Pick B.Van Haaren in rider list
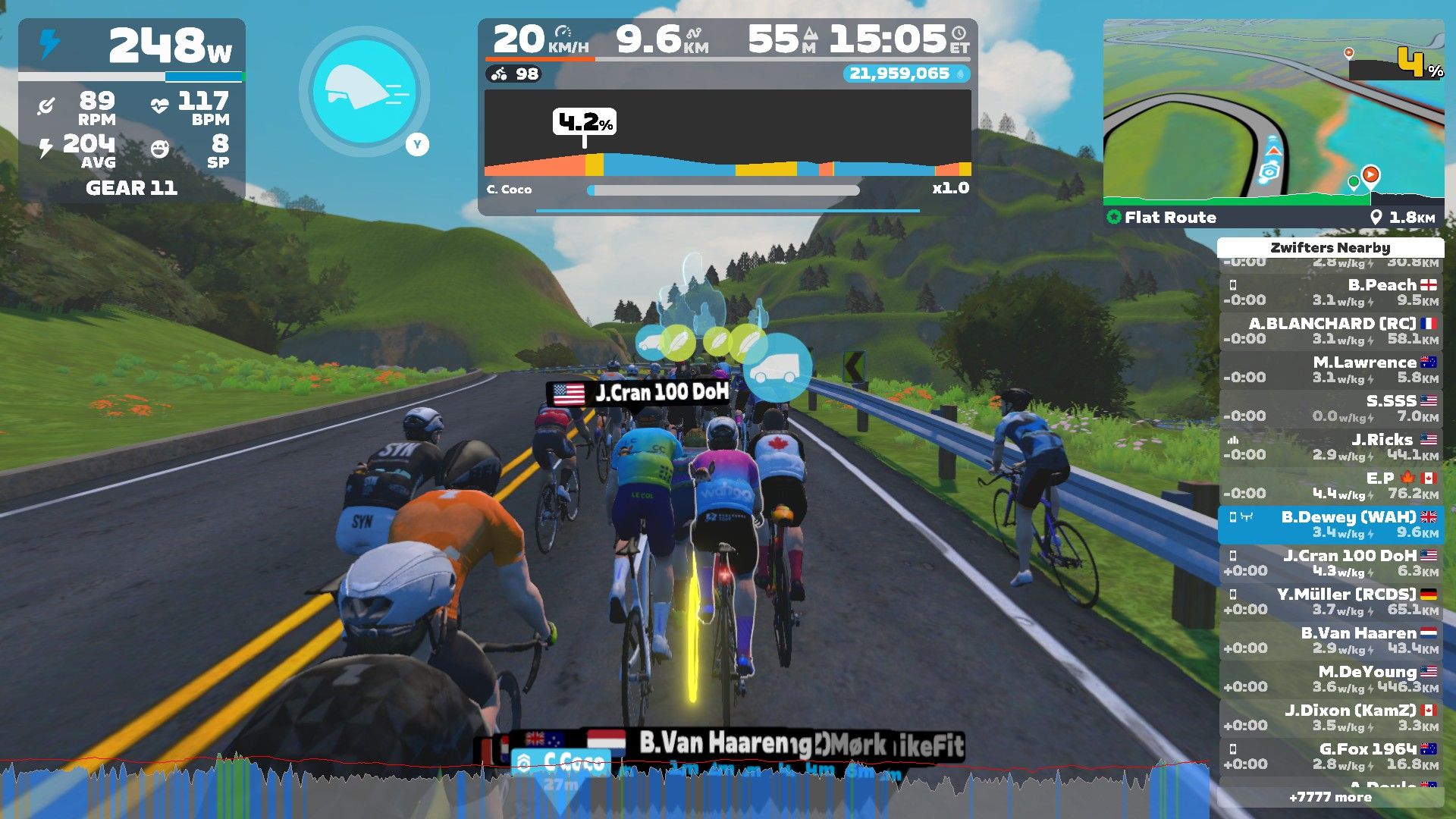Image resolution: width=1456 pixels, height=819 pixels. (1331, 641)
